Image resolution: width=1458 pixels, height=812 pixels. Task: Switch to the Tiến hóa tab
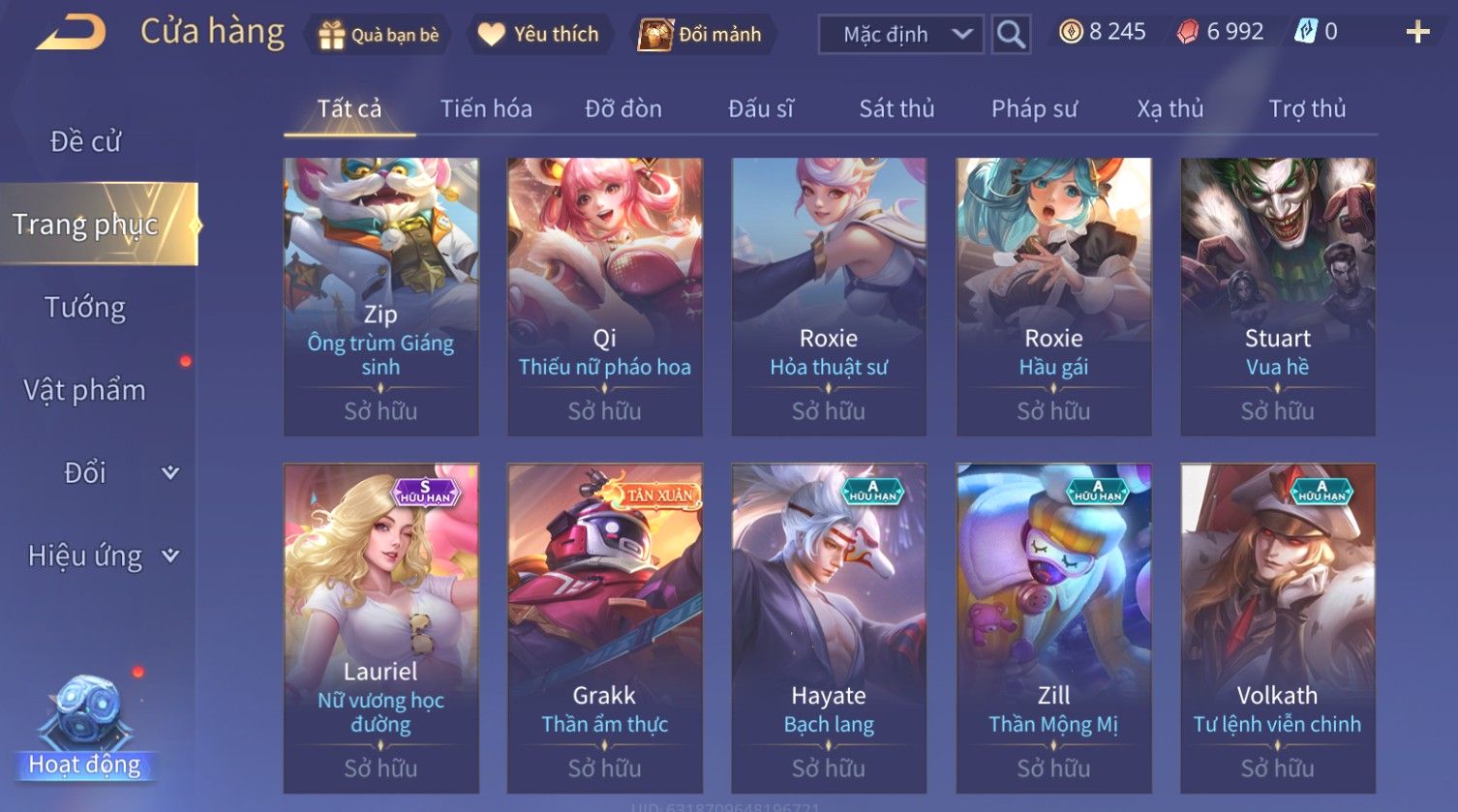(486, 108)
